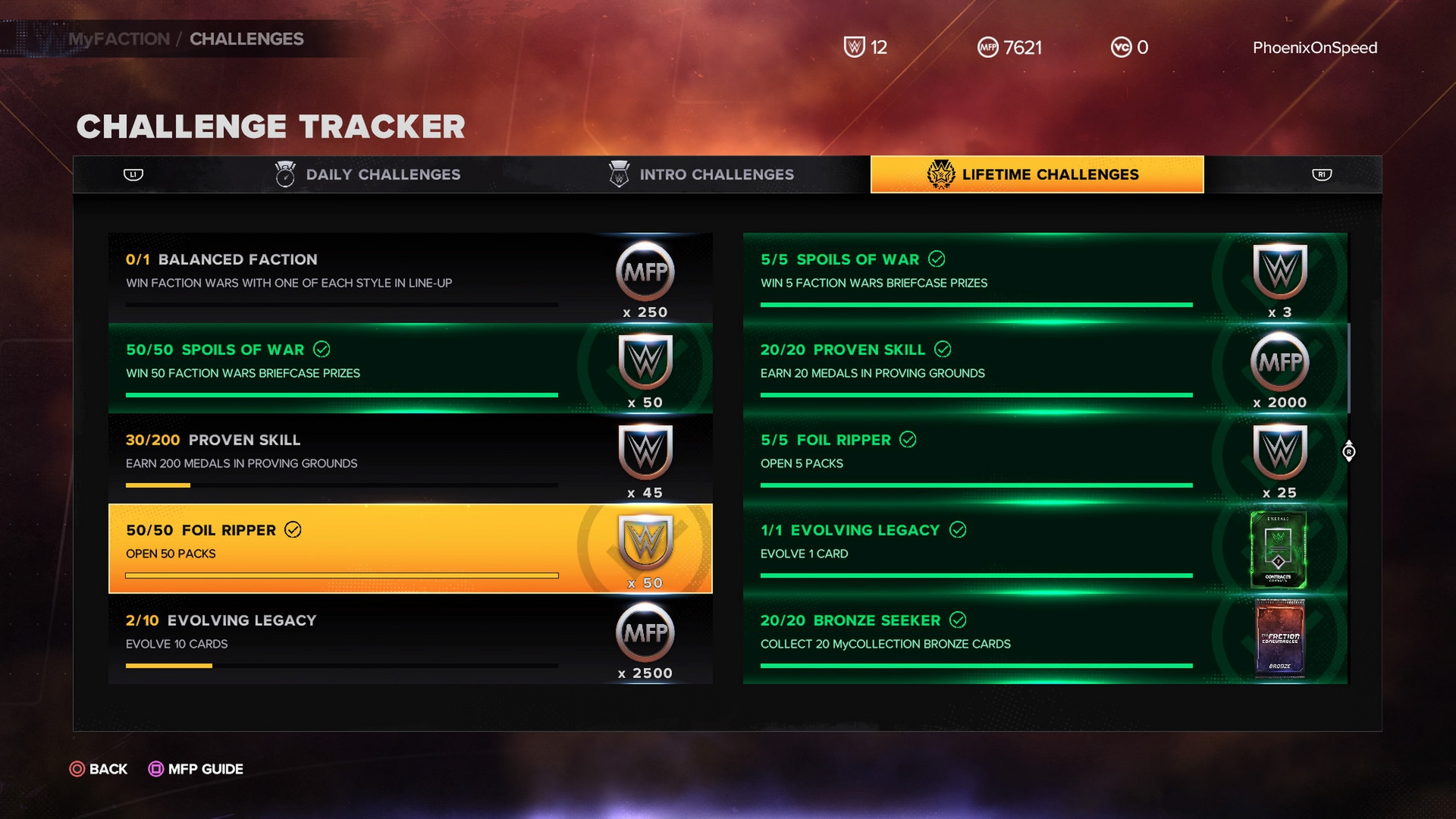Go back using the Back button
The width and height of the screenshot is (1456, 819).
click(99, 769)
